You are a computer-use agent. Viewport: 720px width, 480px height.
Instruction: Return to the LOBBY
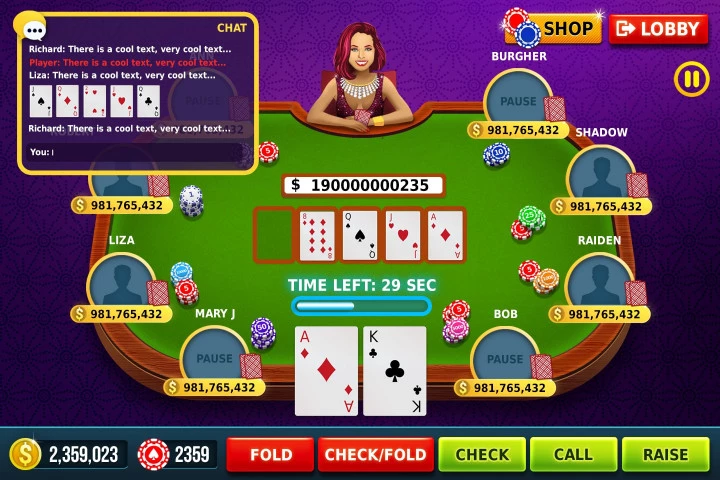pos(657,29)
